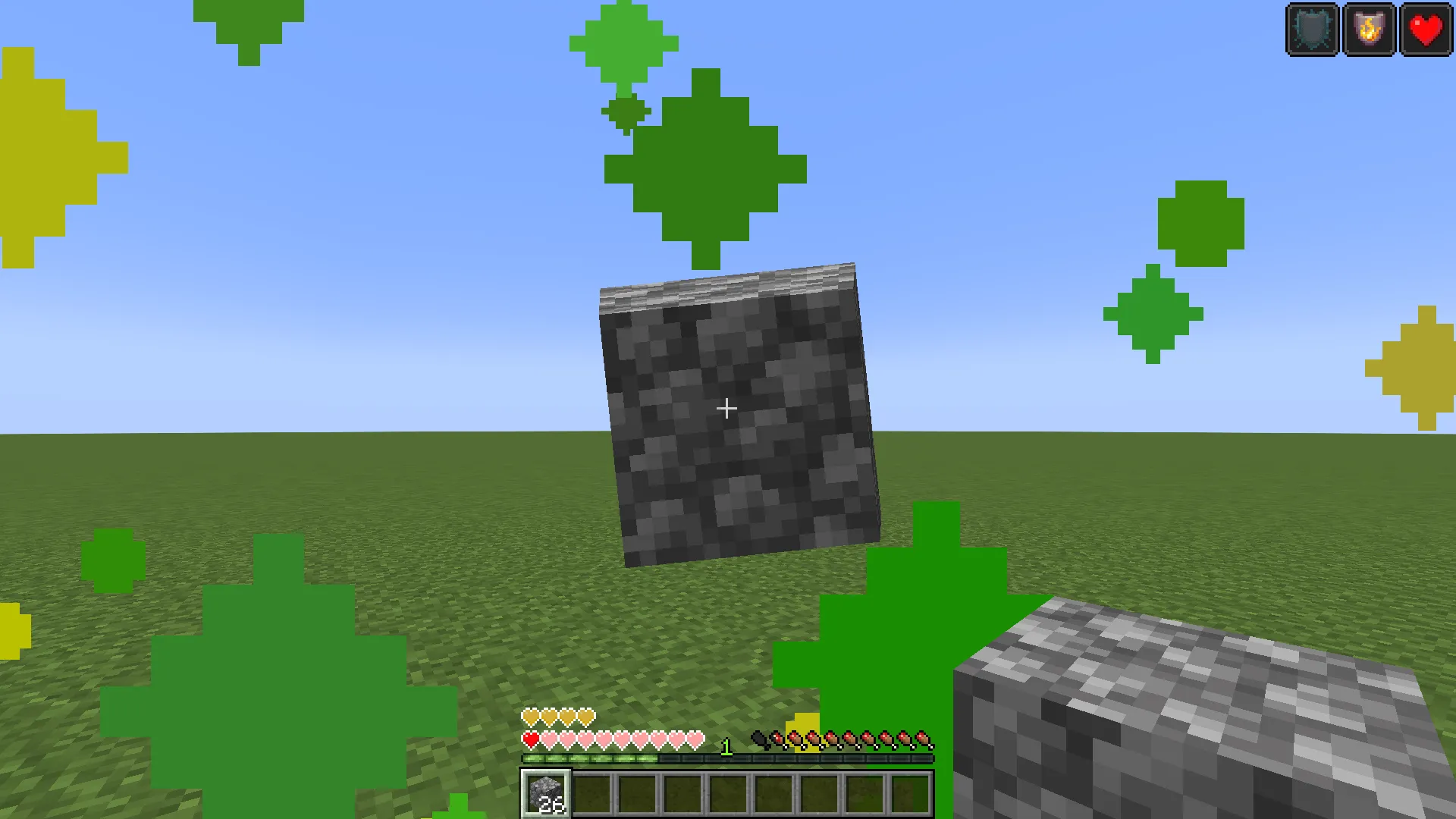The image size is (1456, 819).
Task: Click the single red heart in the health bar
Action: (x=530, y=737)
